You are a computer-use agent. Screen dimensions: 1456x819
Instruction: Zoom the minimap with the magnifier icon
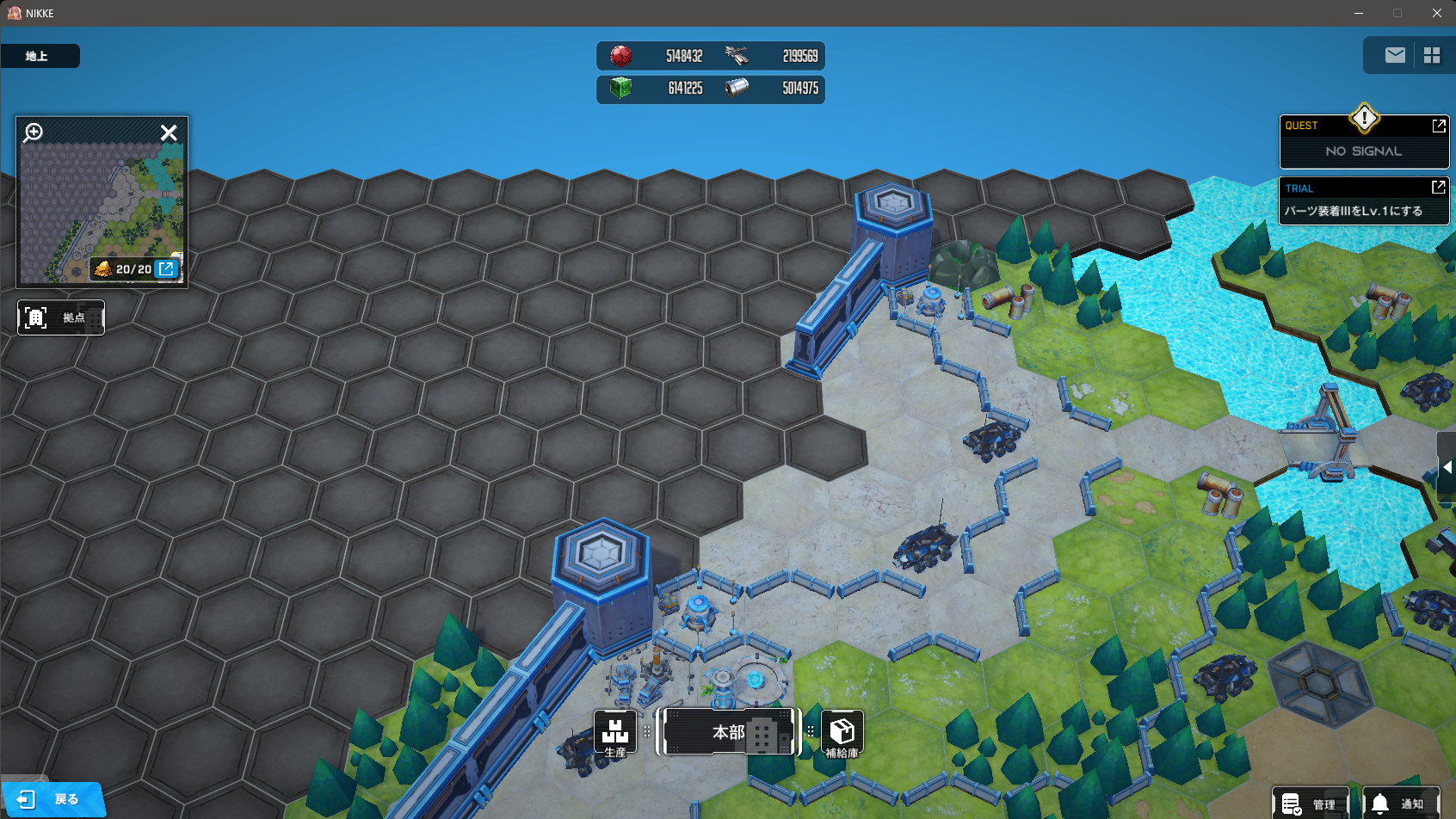34,132
